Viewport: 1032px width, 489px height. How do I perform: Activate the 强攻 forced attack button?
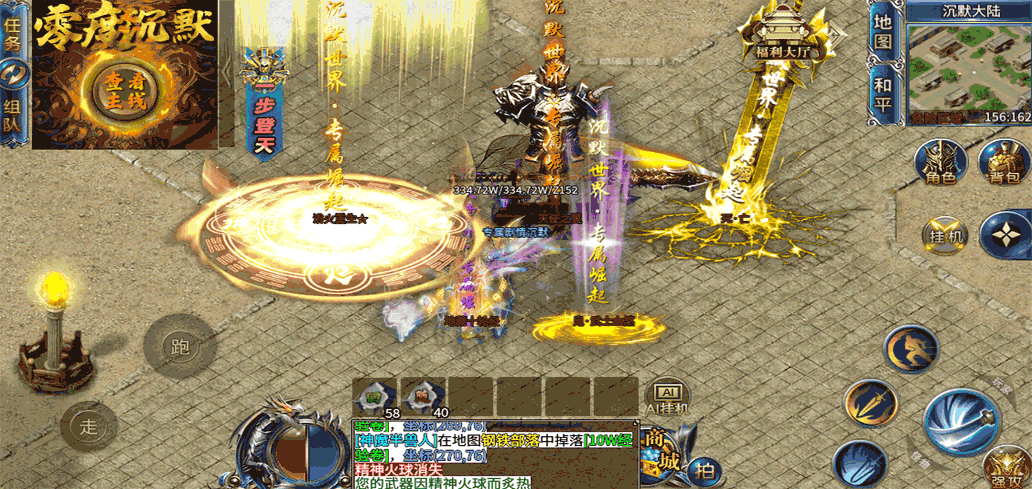1005,468
